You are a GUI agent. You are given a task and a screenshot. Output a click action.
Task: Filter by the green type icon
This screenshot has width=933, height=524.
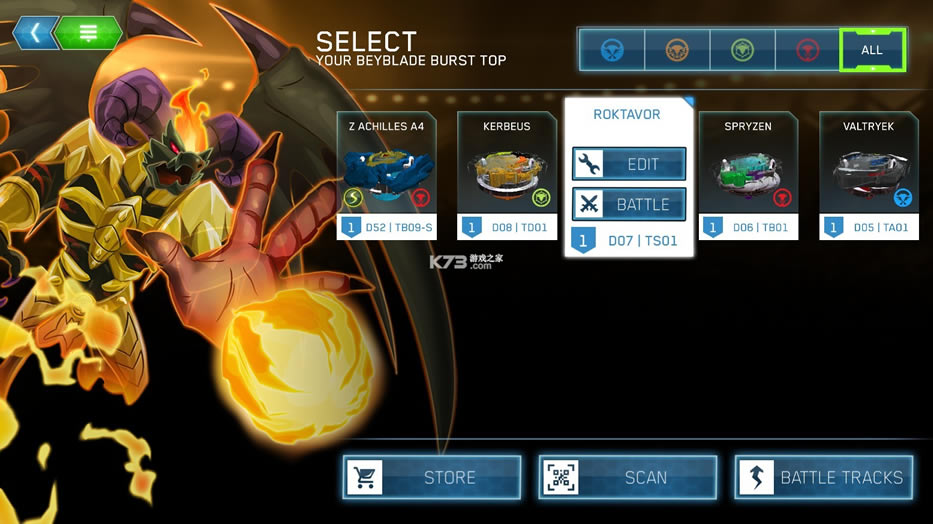click(742, 50)
